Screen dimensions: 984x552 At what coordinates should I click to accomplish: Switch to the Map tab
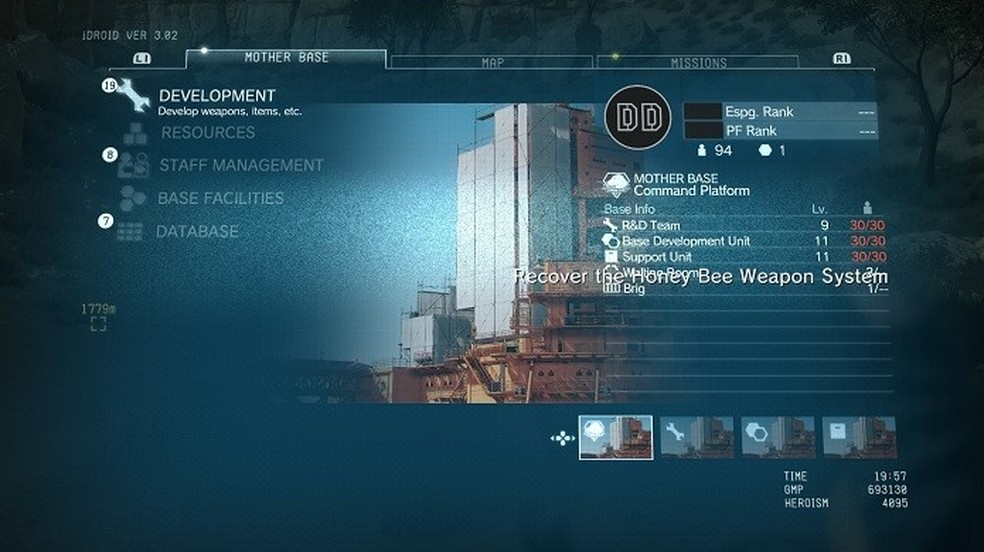(x=492, y=63)
